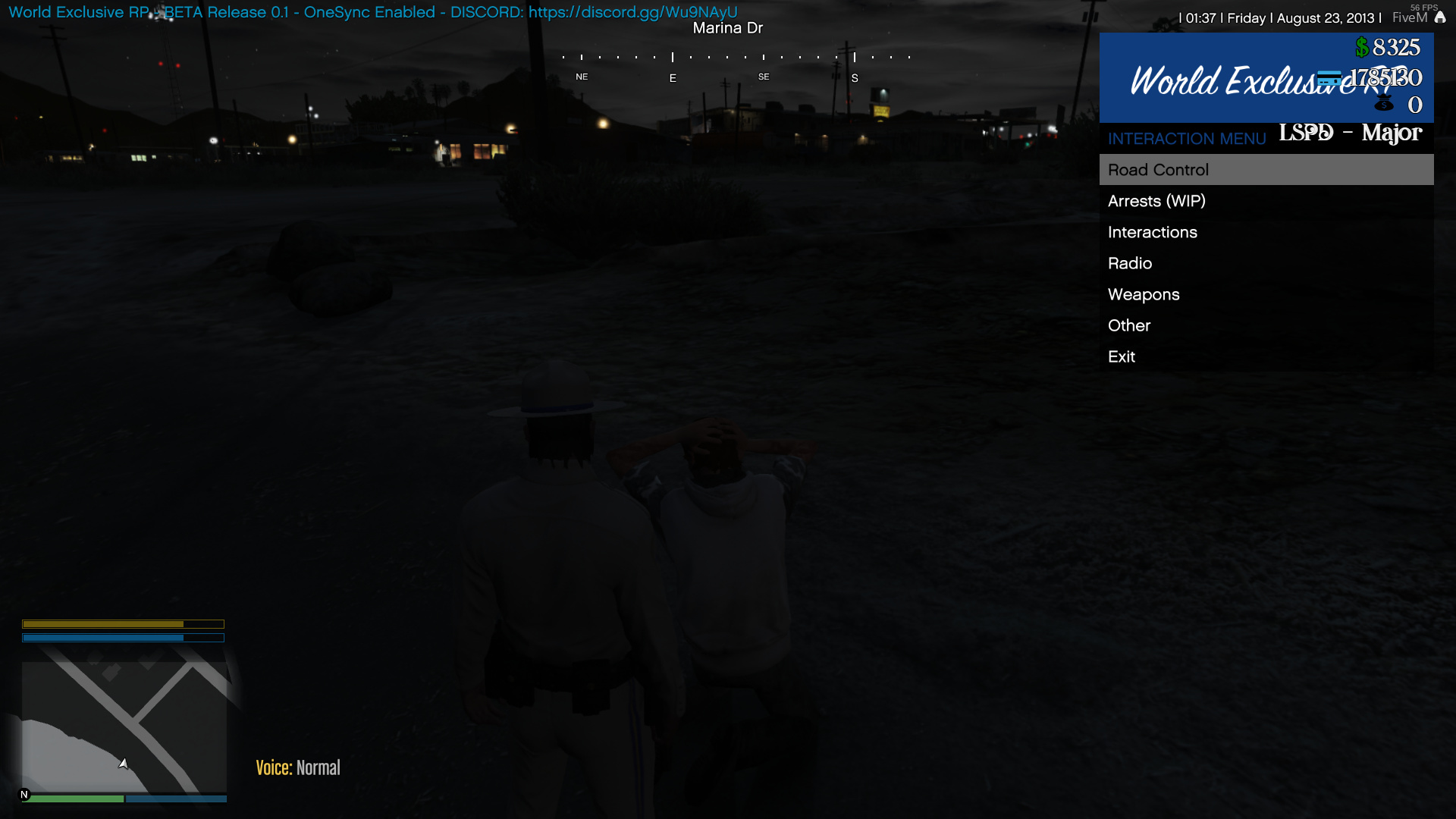Toggle Road Control mode on

coord(1159,170)
